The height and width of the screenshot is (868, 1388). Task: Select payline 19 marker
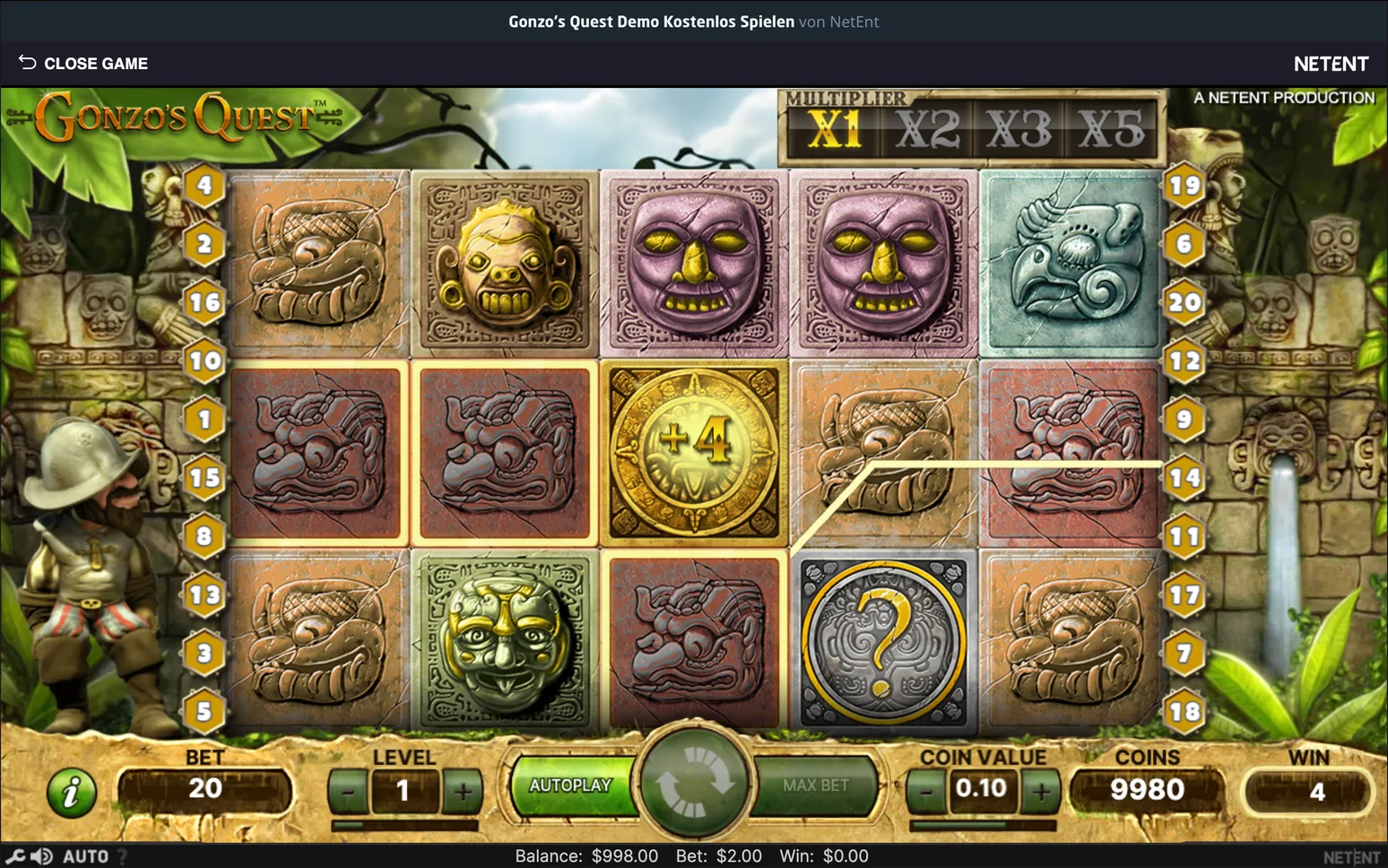(1184, 186)
